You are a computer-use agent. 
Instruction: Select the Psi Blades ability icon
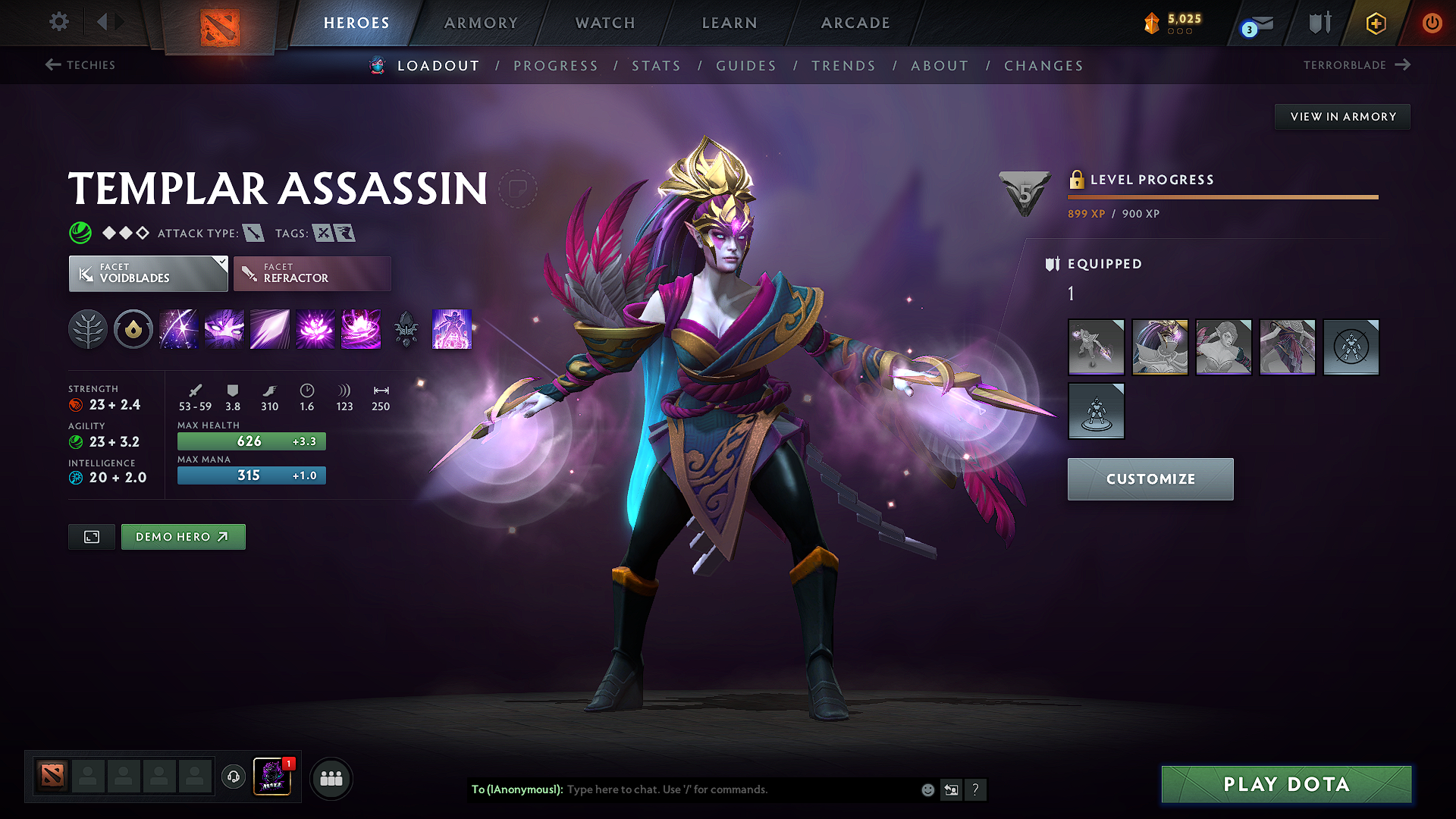[x=270, y=329]
